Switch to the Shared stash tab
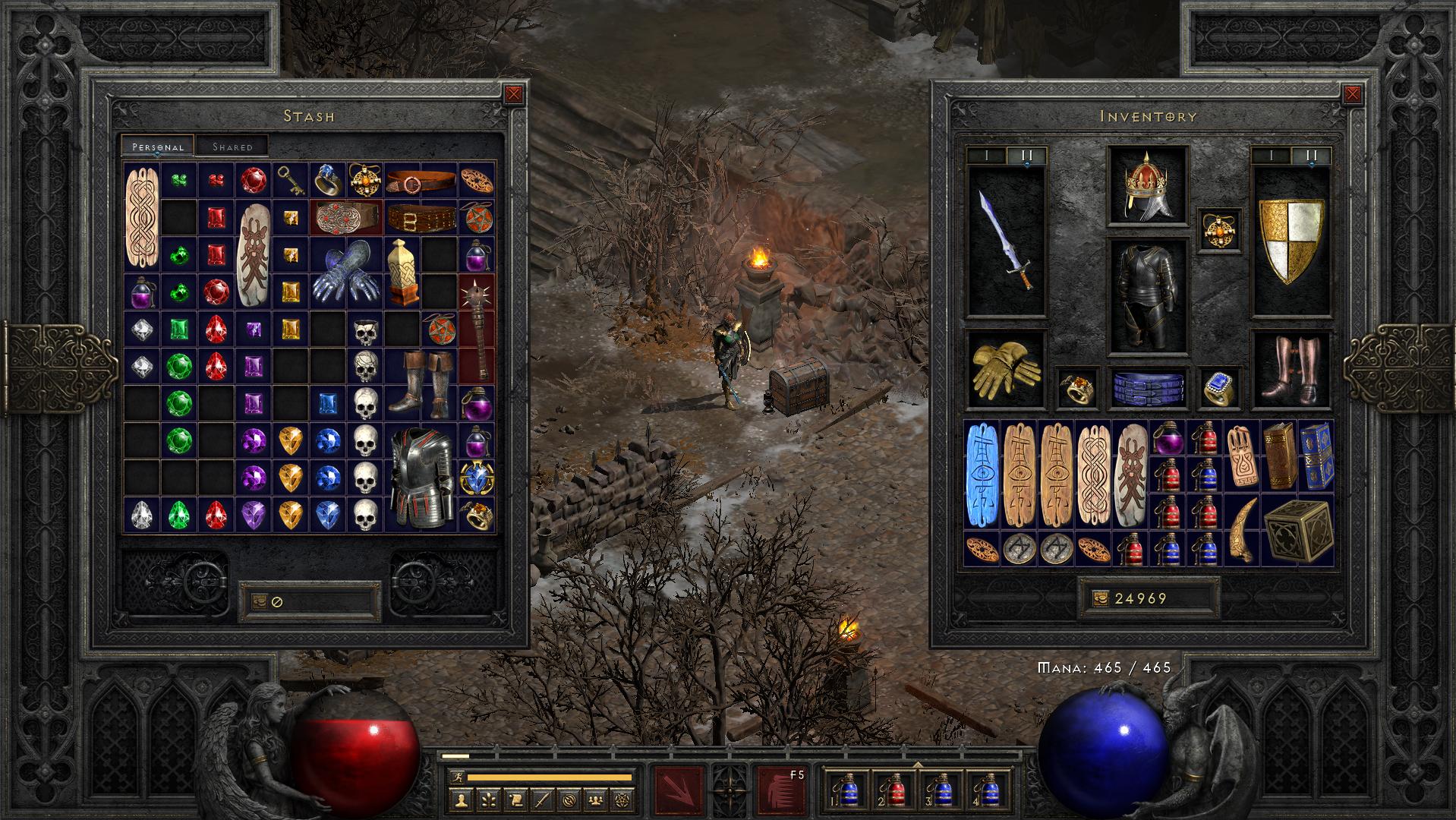 tap(232, 147)
